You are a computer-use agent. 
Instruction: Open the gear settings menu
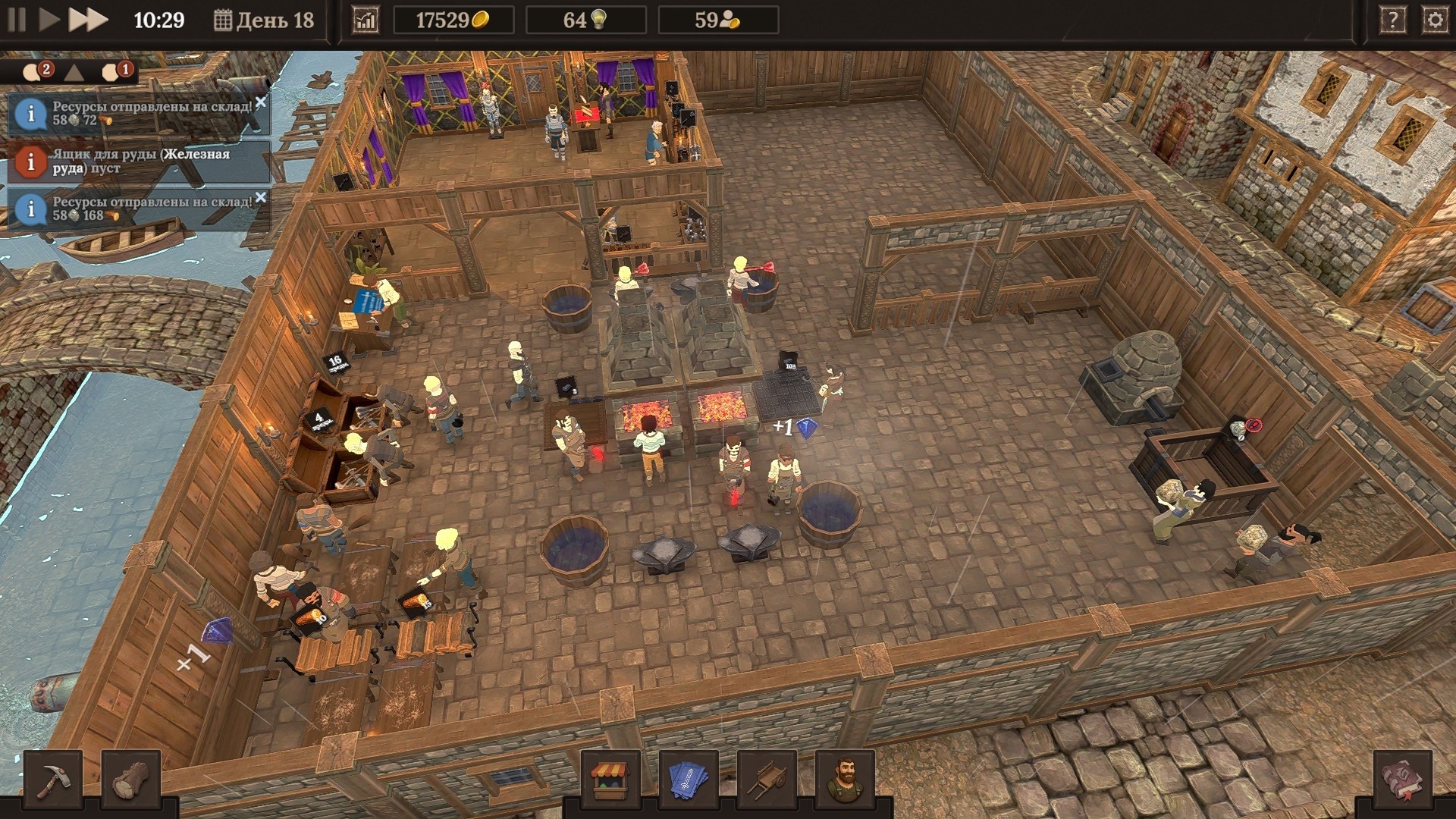click(1435, 20)
